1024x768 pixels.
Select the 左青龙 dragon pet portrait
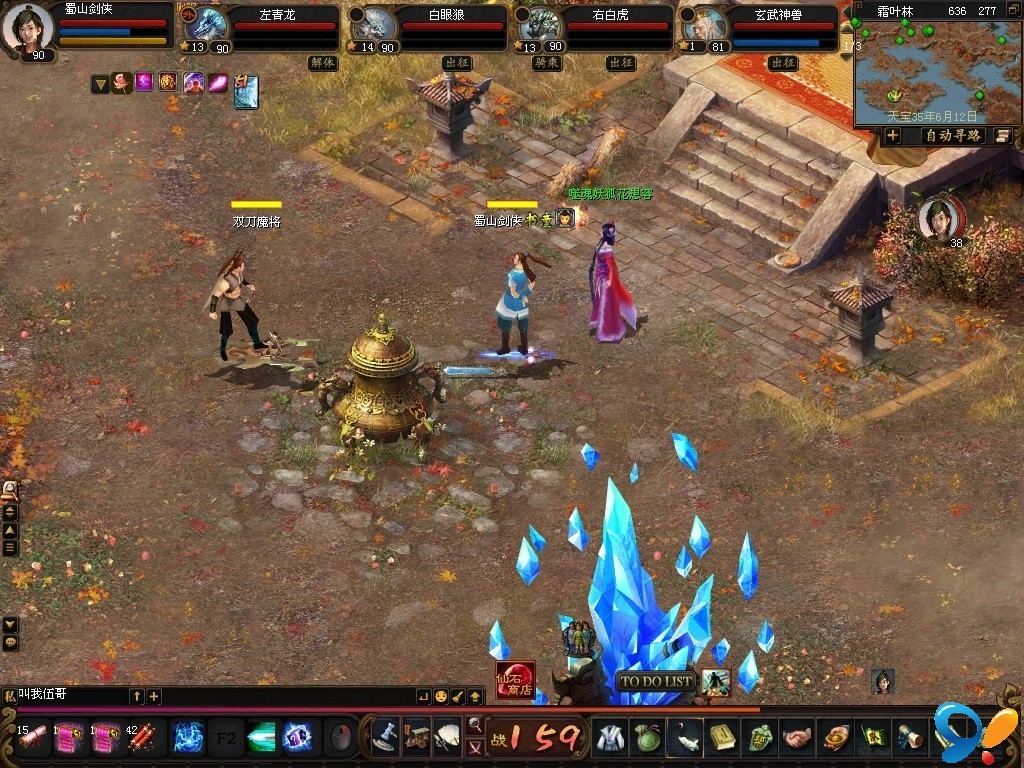pos(208,24)
